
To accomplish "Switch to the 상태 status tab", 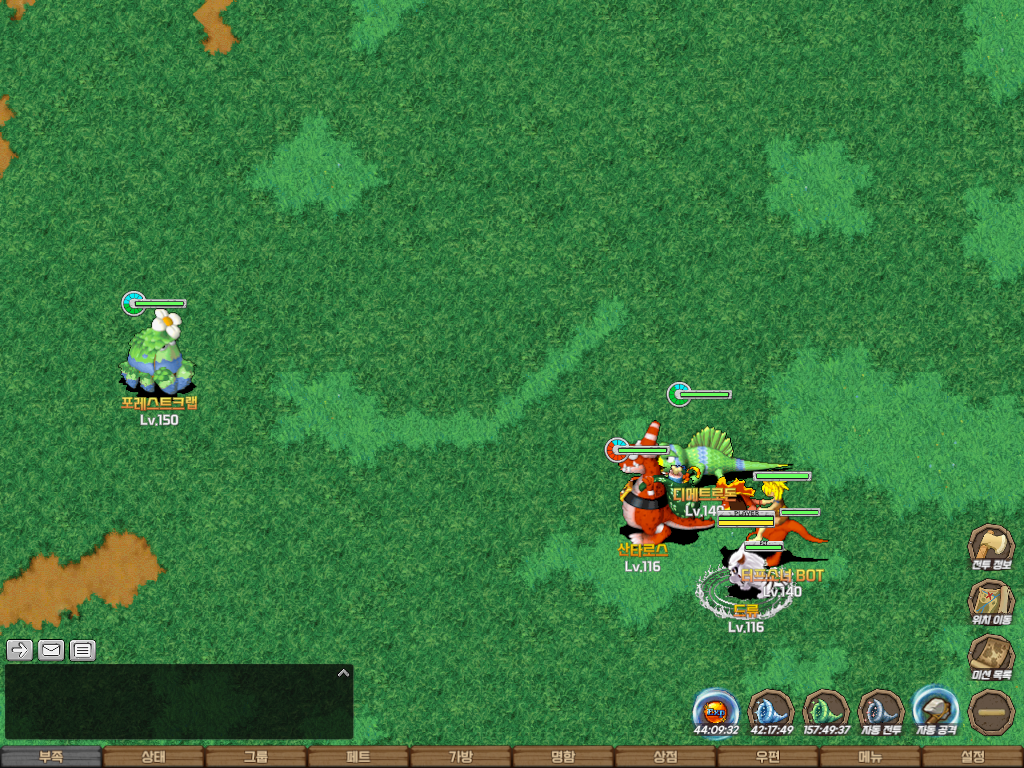I will point(153,757).
